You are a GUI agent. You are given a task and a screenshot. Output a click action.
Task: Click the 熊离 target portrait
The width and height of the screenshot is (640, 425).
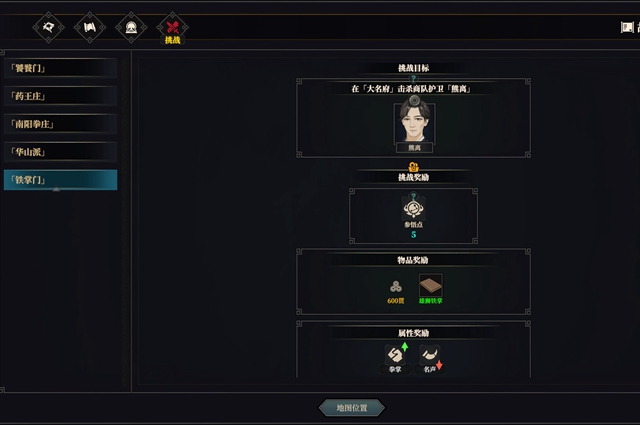click(x=413, y=123)
